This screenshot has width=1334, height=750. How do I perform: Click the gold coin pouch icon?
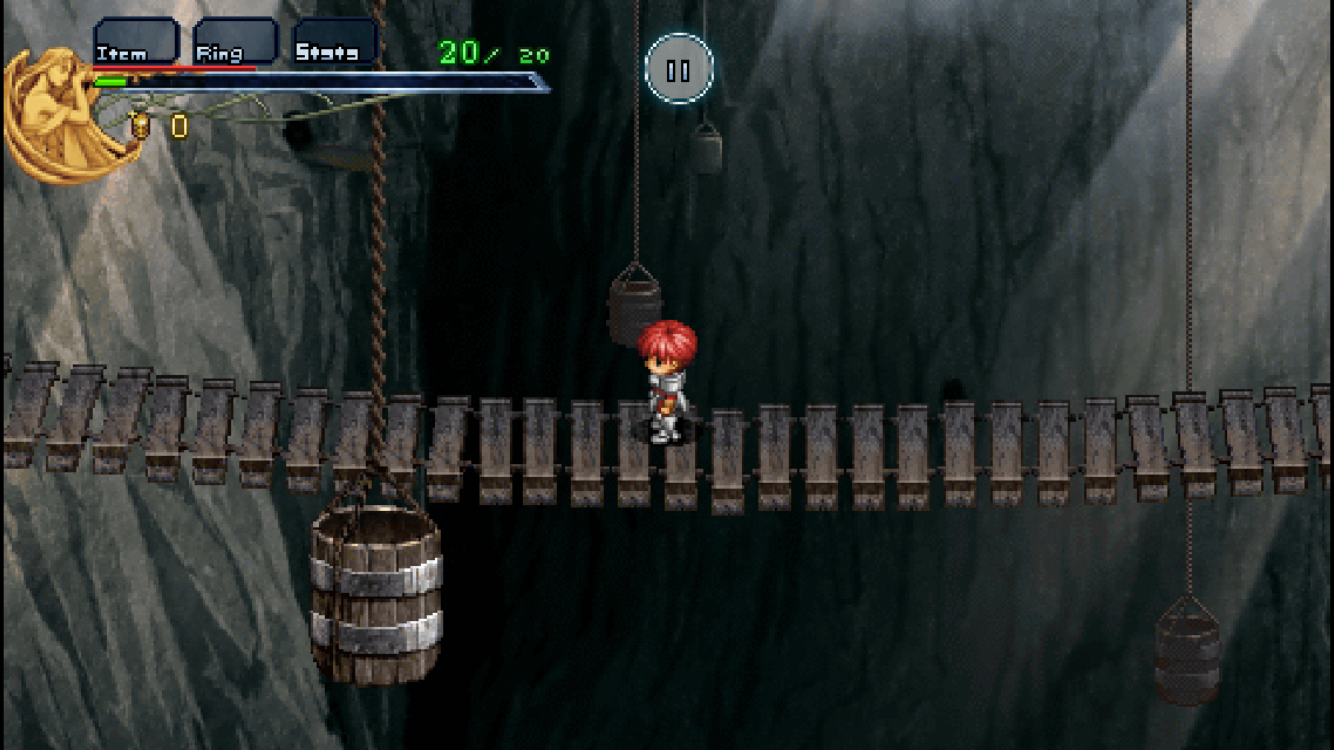[x=140, y=127]
